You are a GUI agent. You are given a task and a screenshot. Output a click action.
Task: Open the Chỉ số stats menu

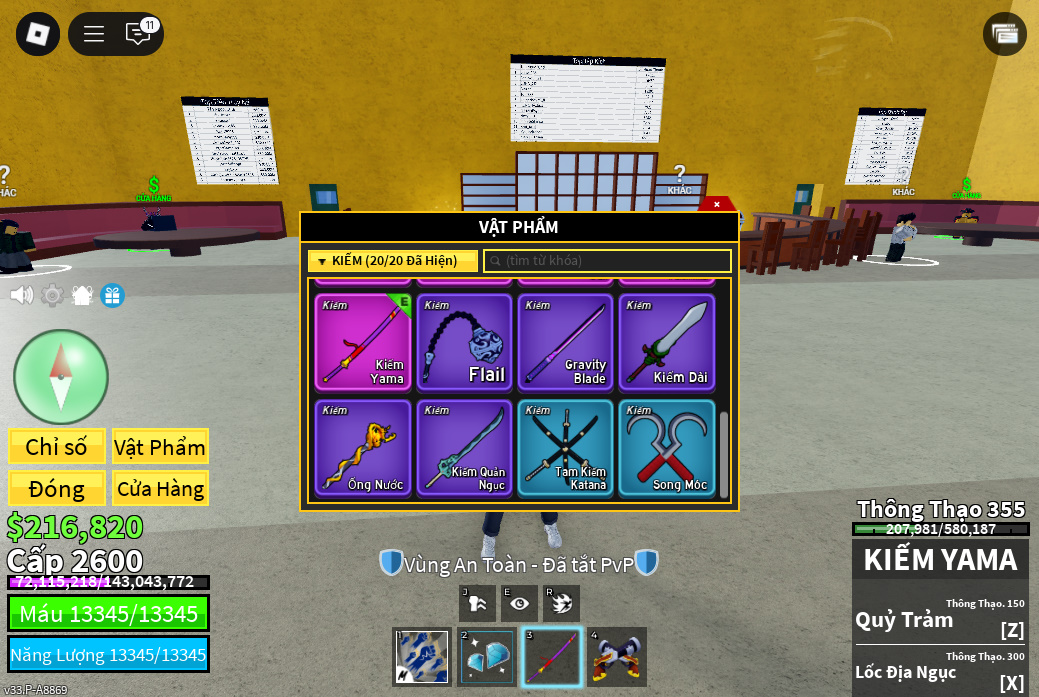[x=56, y=447]
